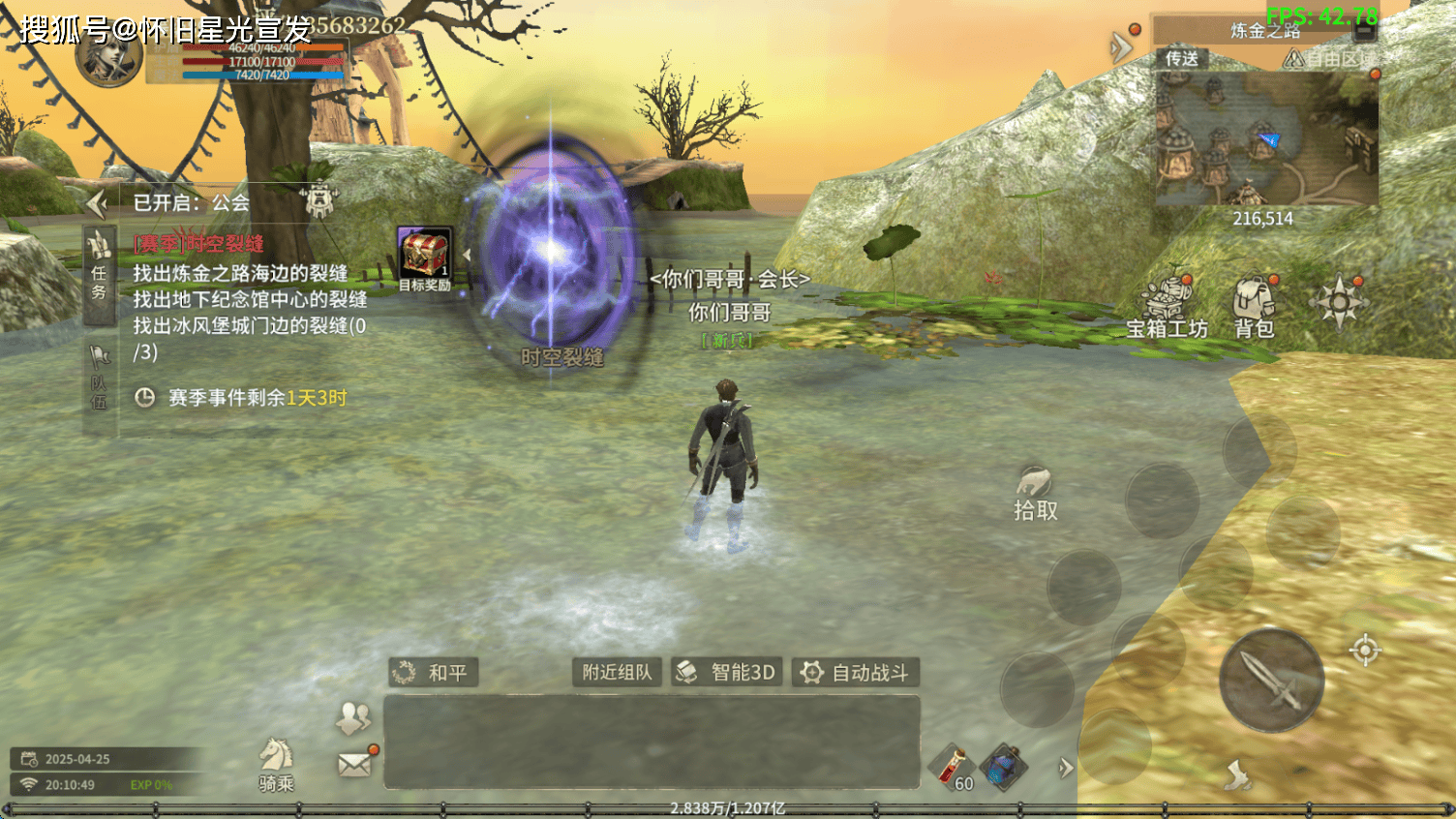Toggle 自动战斗 auto battle

856,672
